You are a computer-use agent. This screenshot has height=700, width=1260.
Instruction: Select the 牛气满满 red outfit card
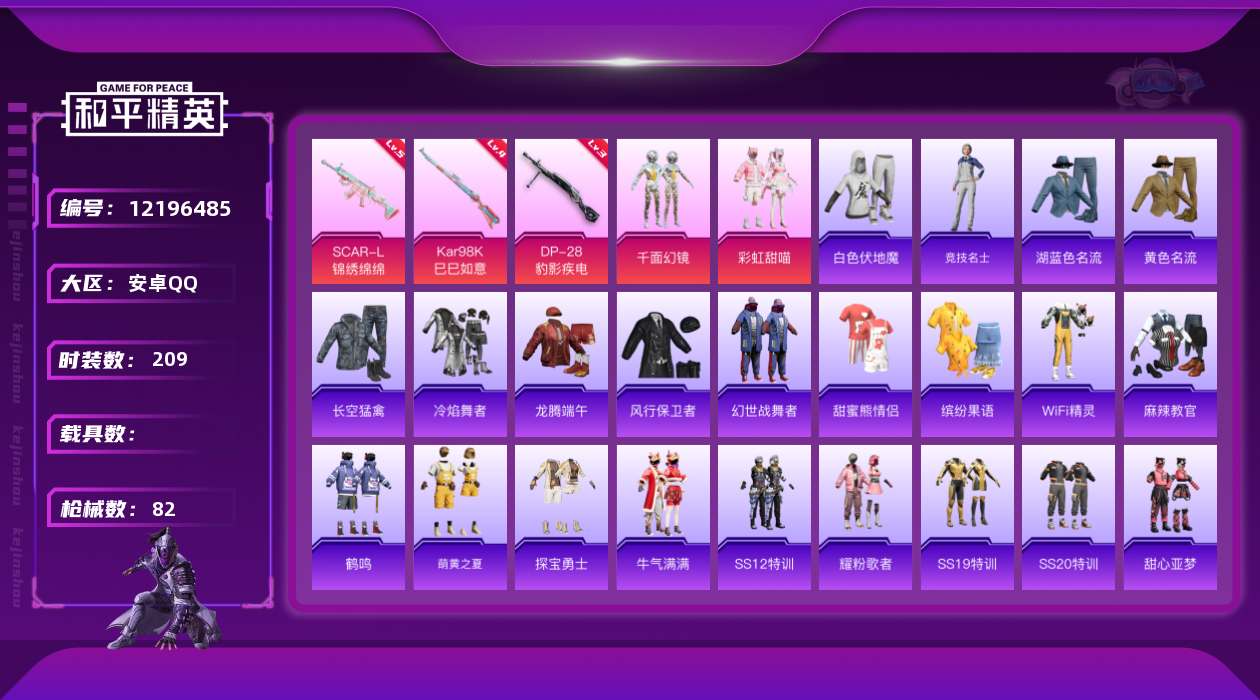pos(663,517)
